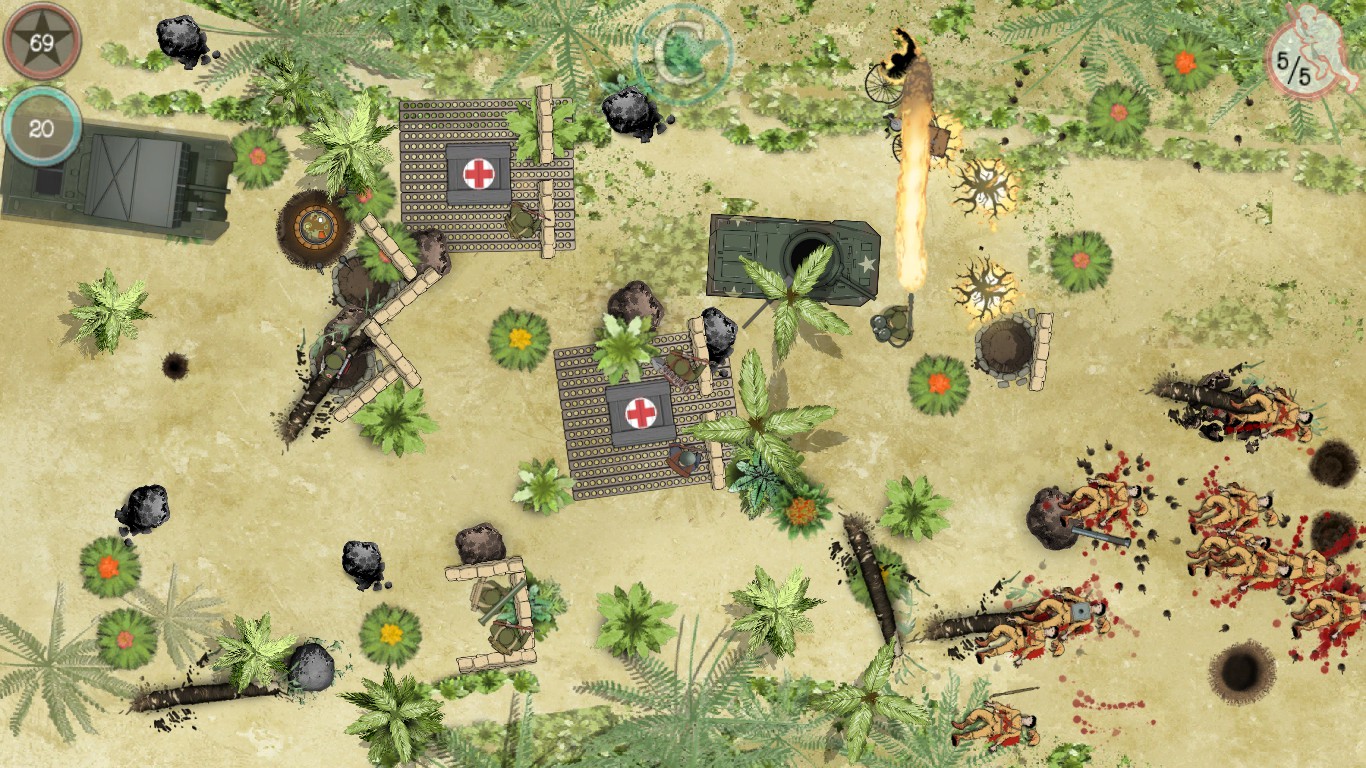This screenshot has width=1366, height=768.
Task: Click the soldier crouching on the lower bunker
Action: coord(685,460)
